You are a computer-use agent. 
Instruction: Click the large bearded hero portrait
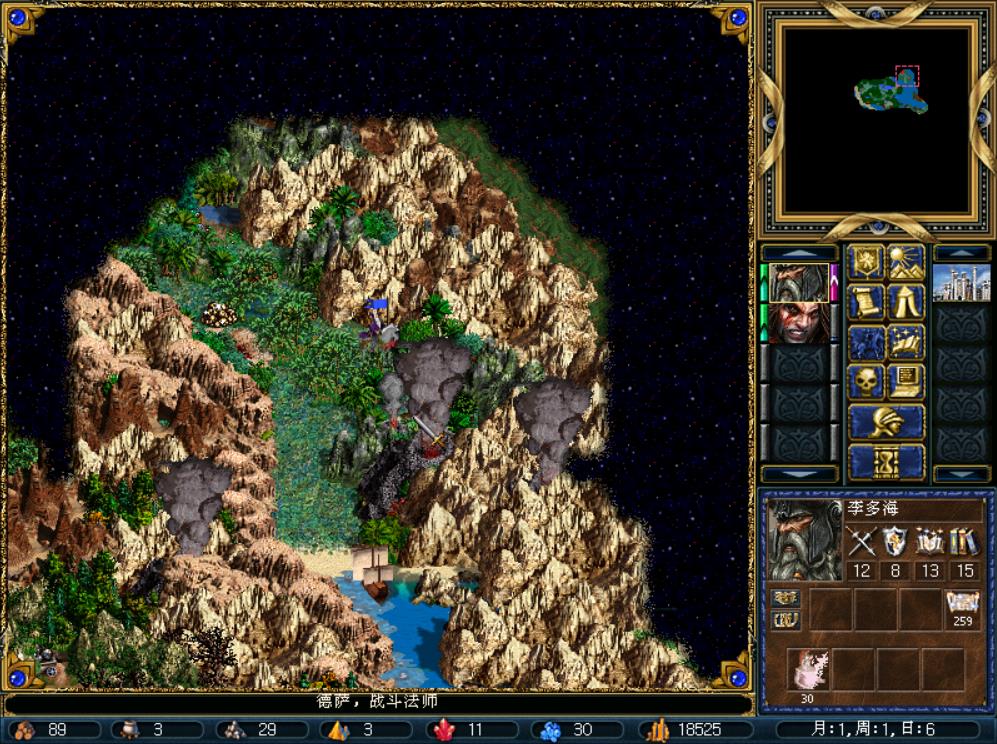point(804,540)
